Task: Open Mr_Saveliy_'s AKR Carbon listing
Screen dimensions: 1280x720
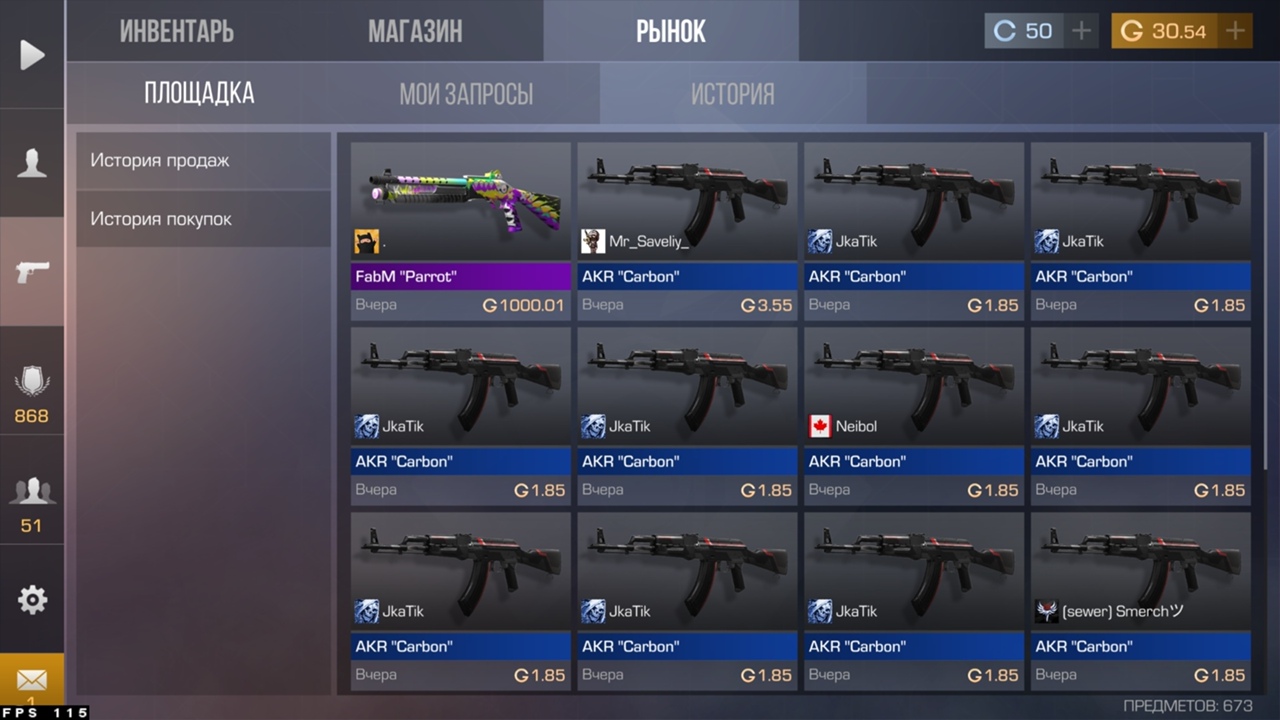Action: pyautogui.click(x=687, y=230)
